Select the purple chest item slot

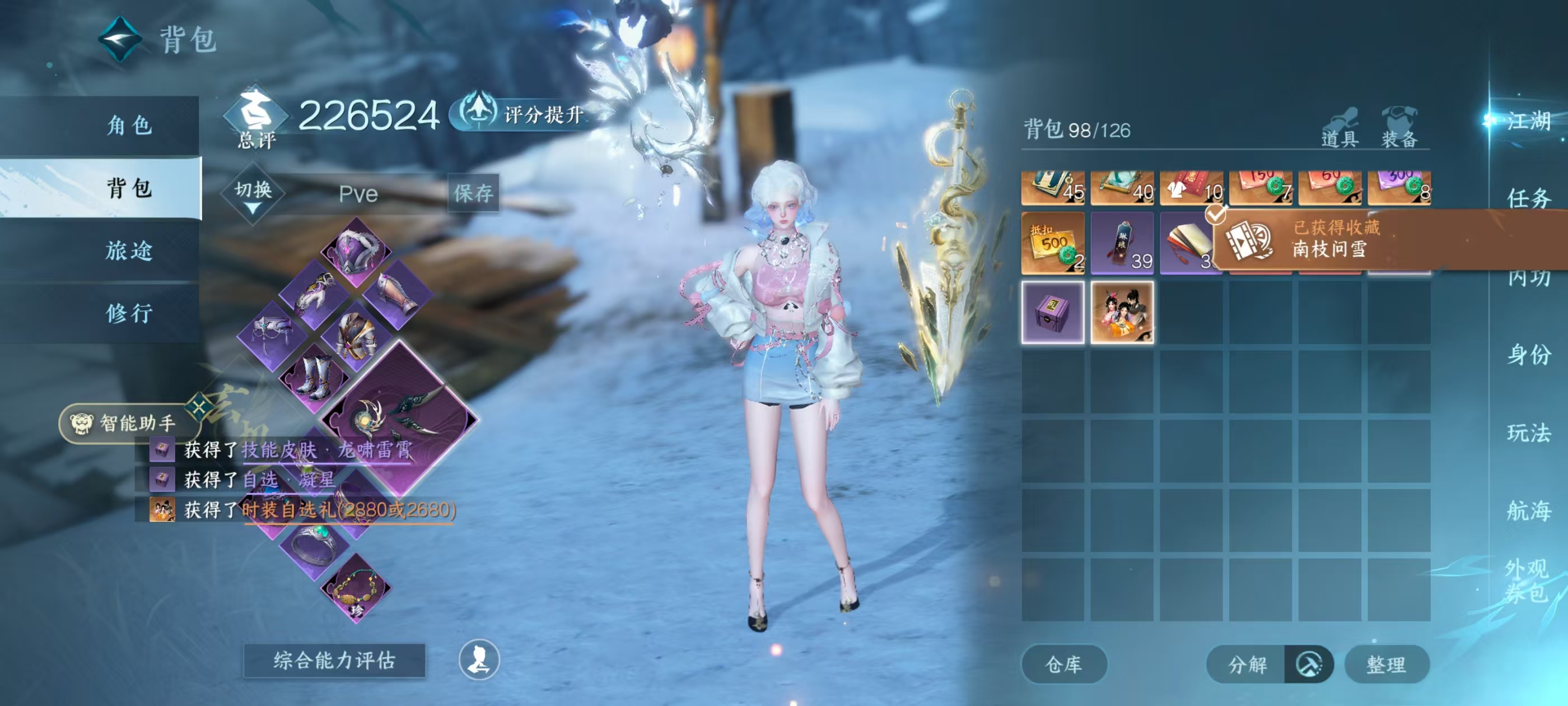click(x=1052, y=313)
